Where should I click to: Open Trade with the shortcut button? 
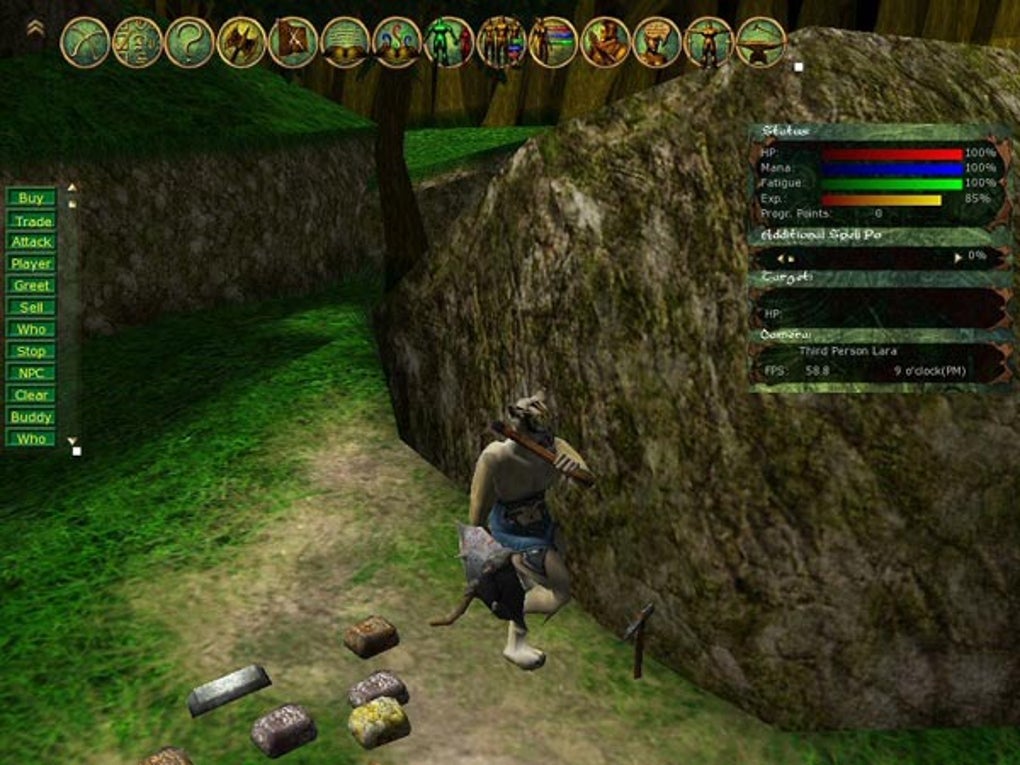(x=31, y=221)
